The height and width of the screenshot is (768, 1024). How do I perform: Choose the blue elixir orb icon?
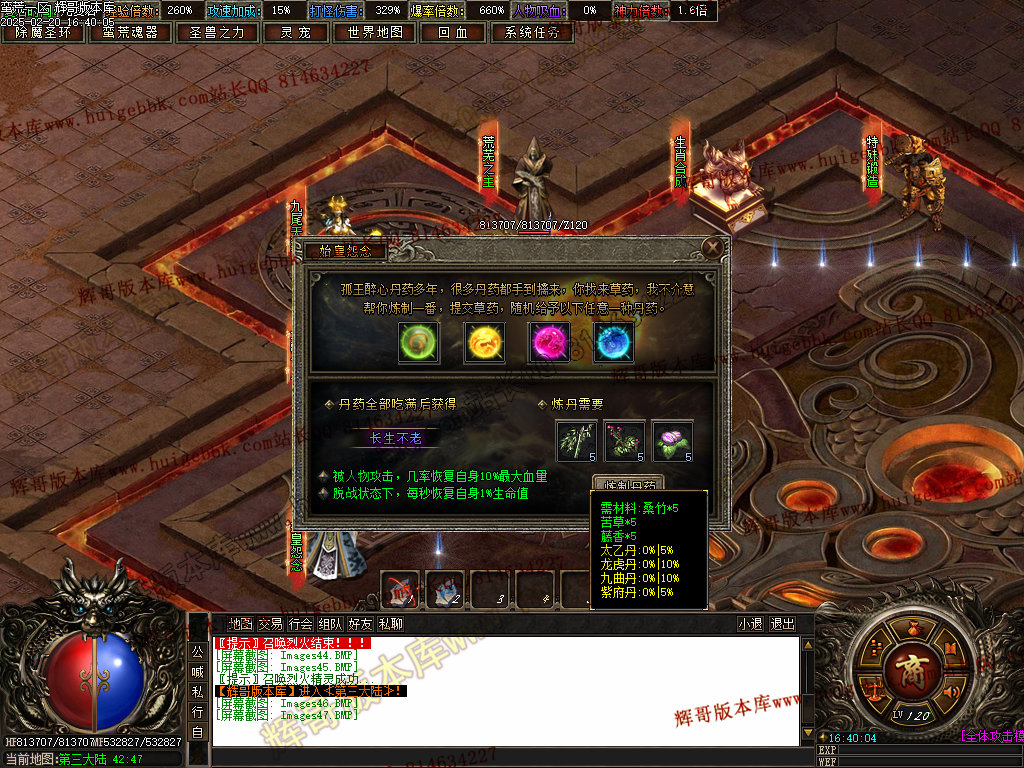click(x=613, y=342)
